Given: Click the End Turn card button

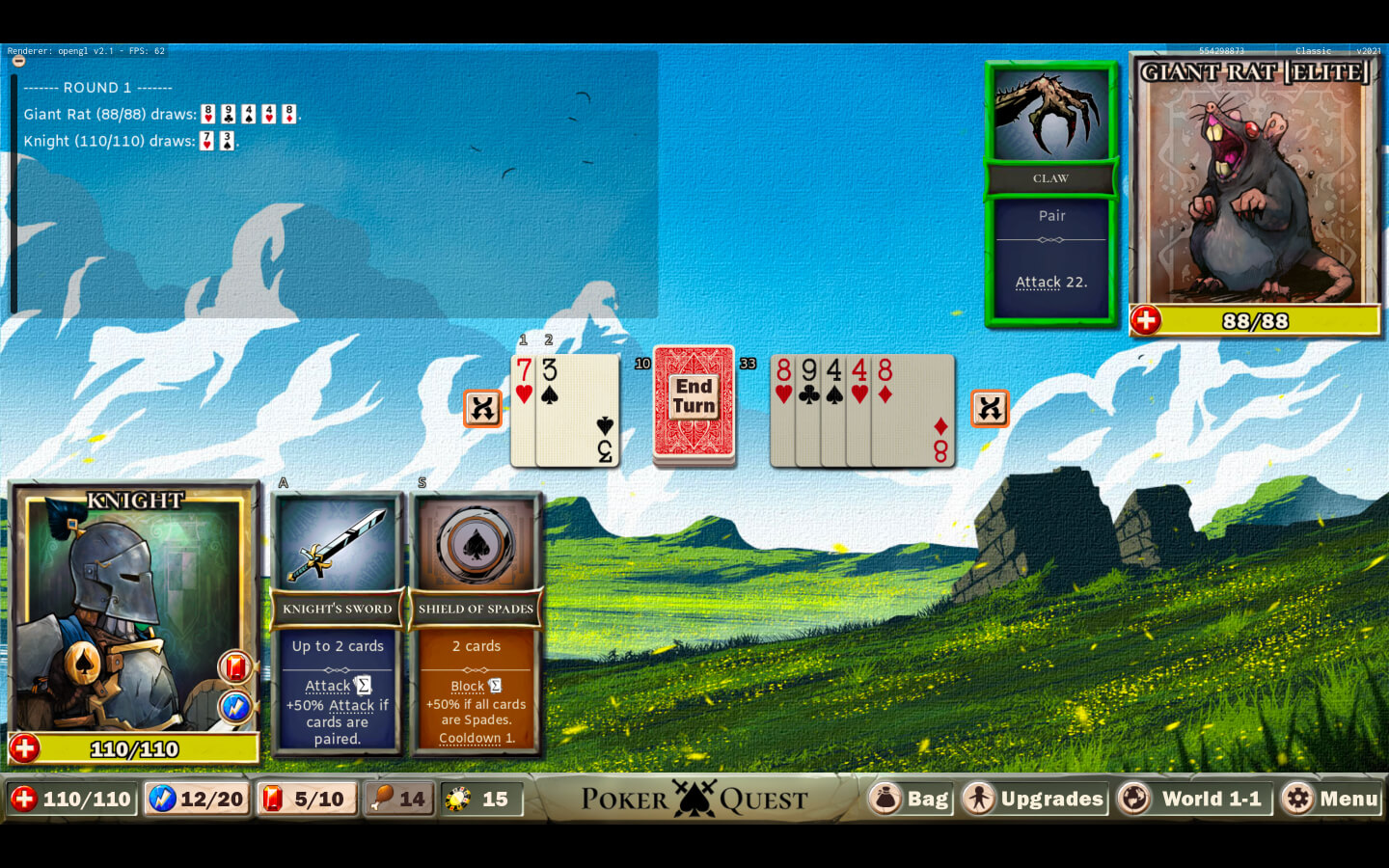Looking at the screenshot, I should [x=694, y=403].
